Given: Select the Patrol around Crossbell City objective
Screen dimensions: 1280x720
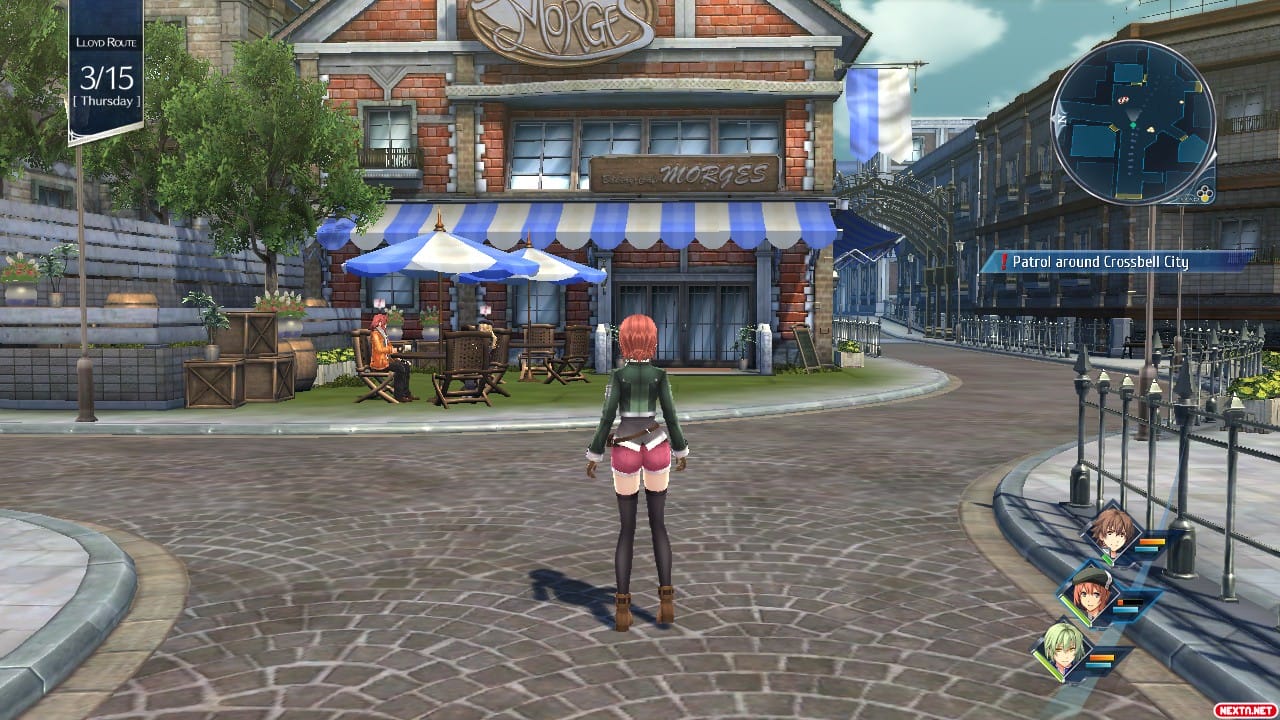Looking at the screenshot, I should click(x=1100, y=262).
